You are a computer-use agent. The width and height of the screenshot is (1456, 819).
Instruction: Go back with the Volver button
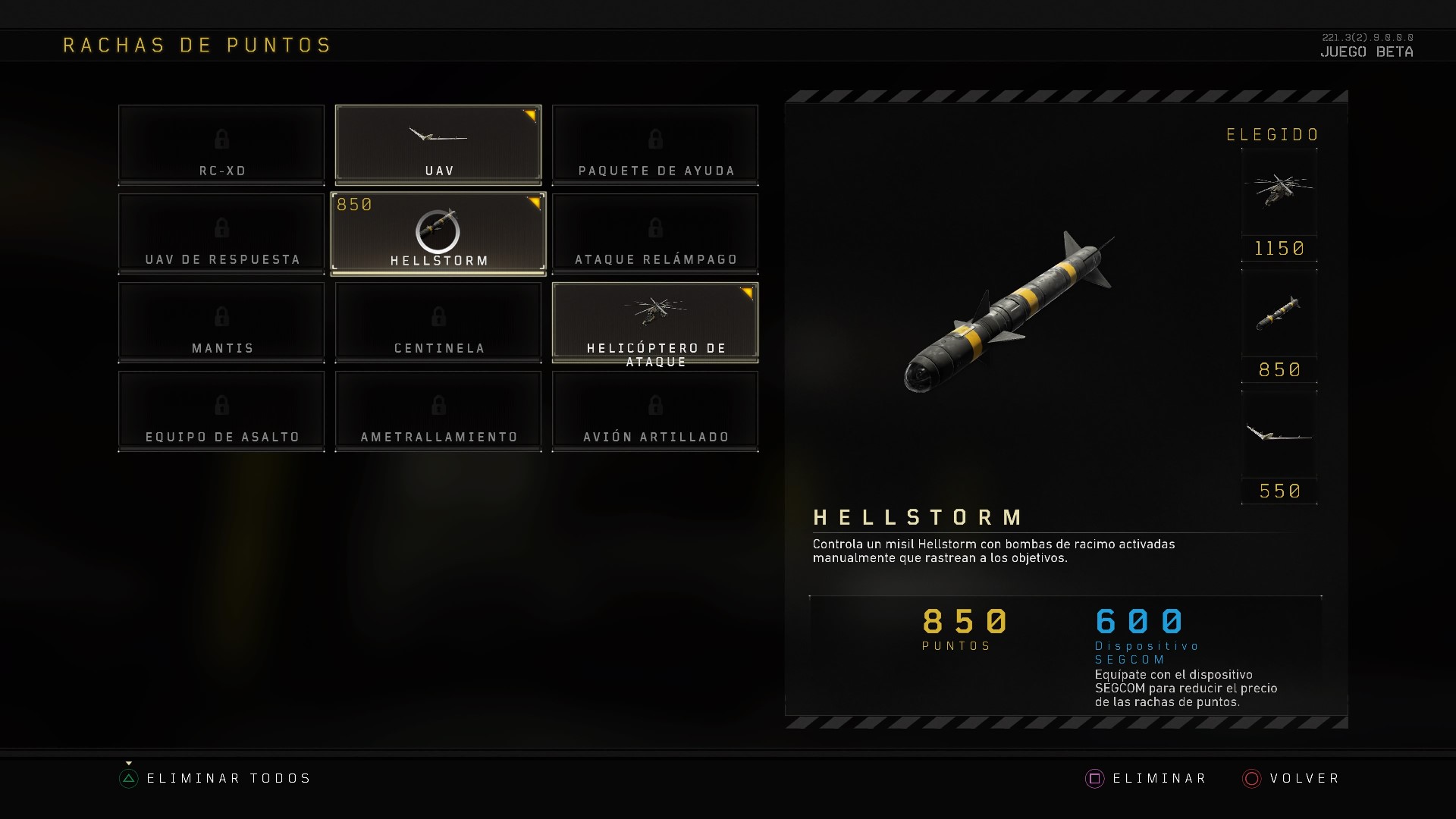tap(1291, 779)
